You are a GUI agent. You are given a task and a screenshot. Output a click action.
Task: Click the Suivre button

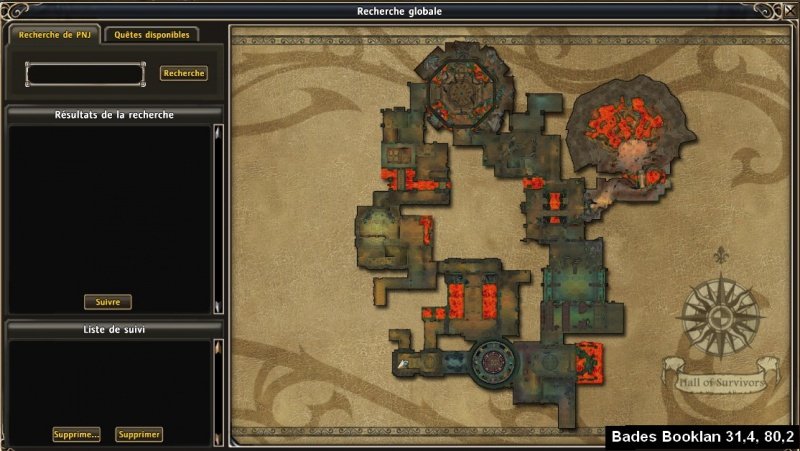(107, 302)
